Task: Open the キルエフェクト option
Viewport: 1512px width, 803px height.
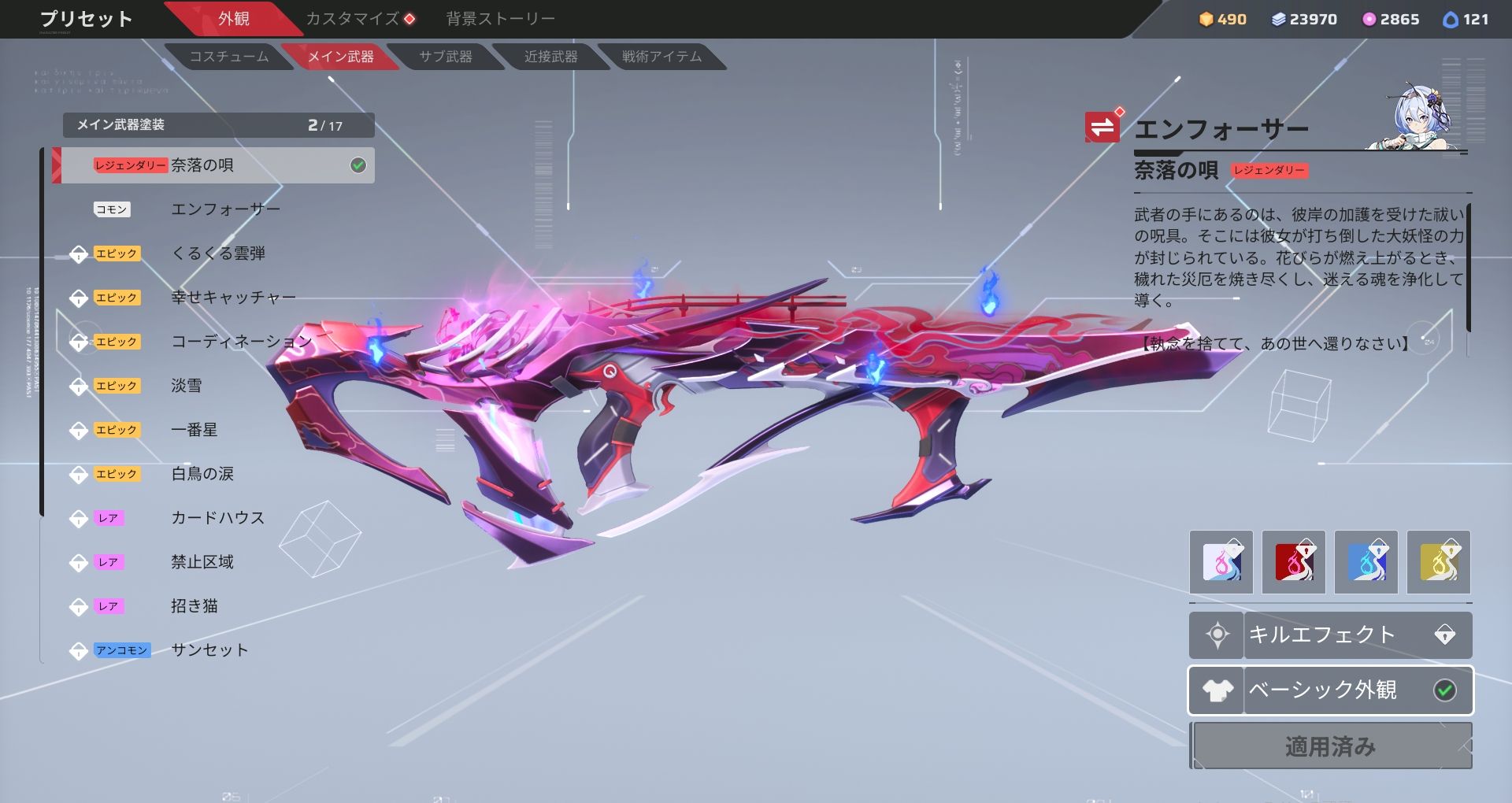Action: point(1330,635)
